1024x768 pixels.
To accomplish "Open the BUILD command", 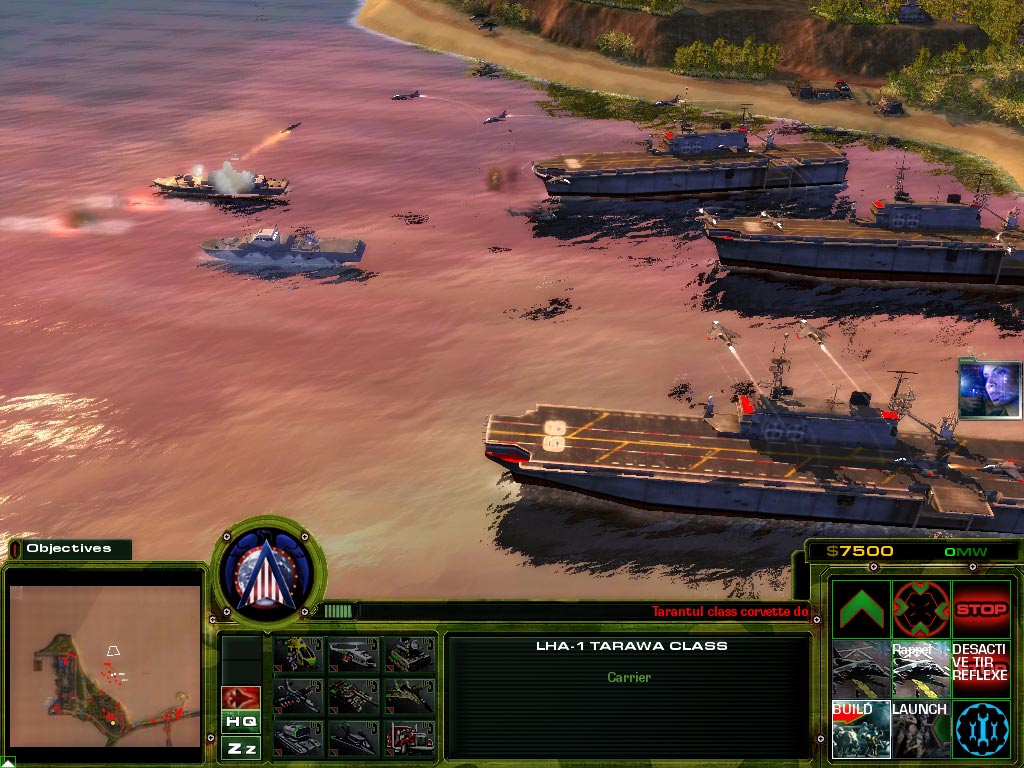I will (x=861, y=729).
